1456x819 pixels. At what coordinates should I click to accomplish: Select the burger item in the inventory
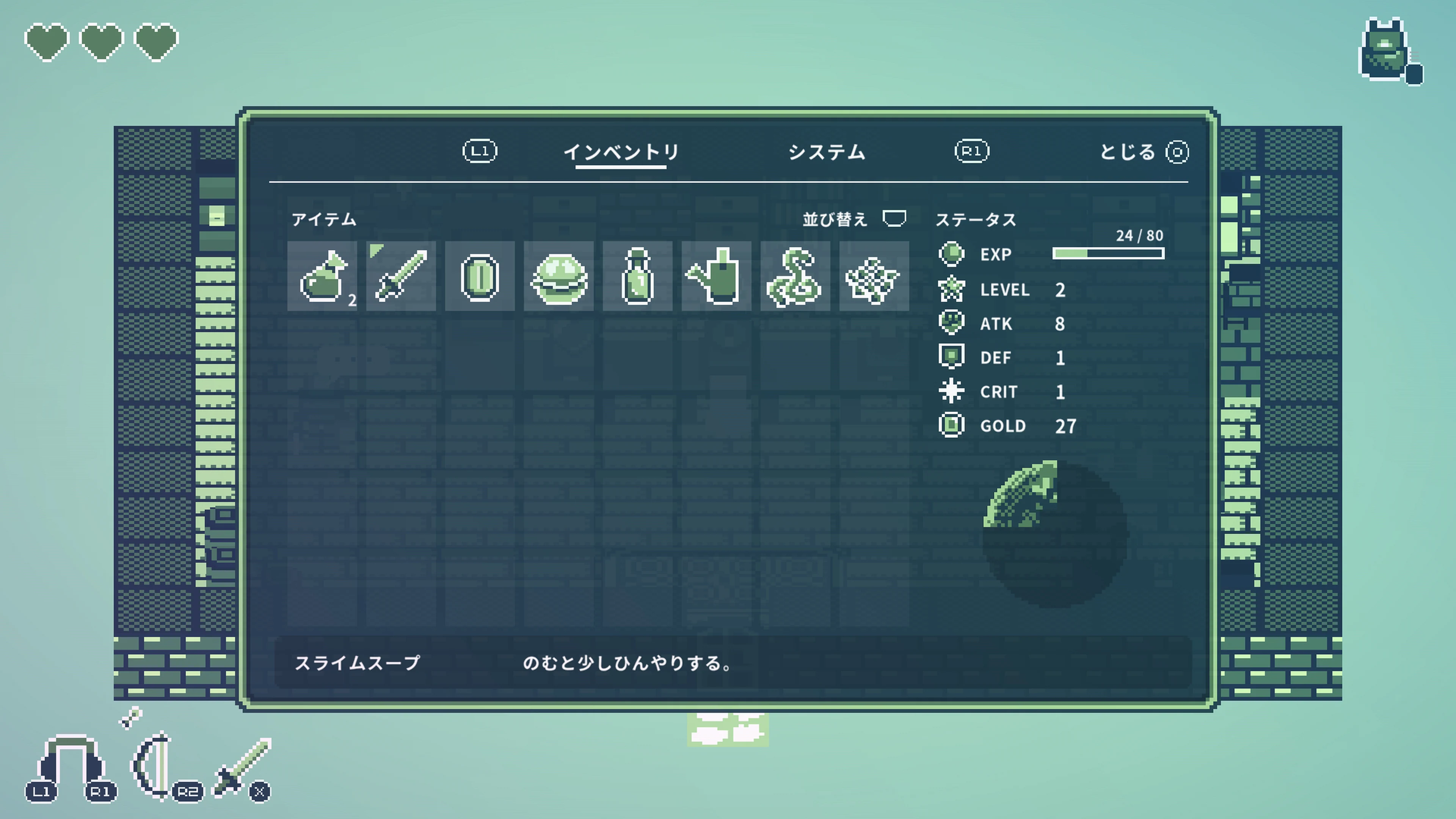pyautogui.click(x=559, y=277)
